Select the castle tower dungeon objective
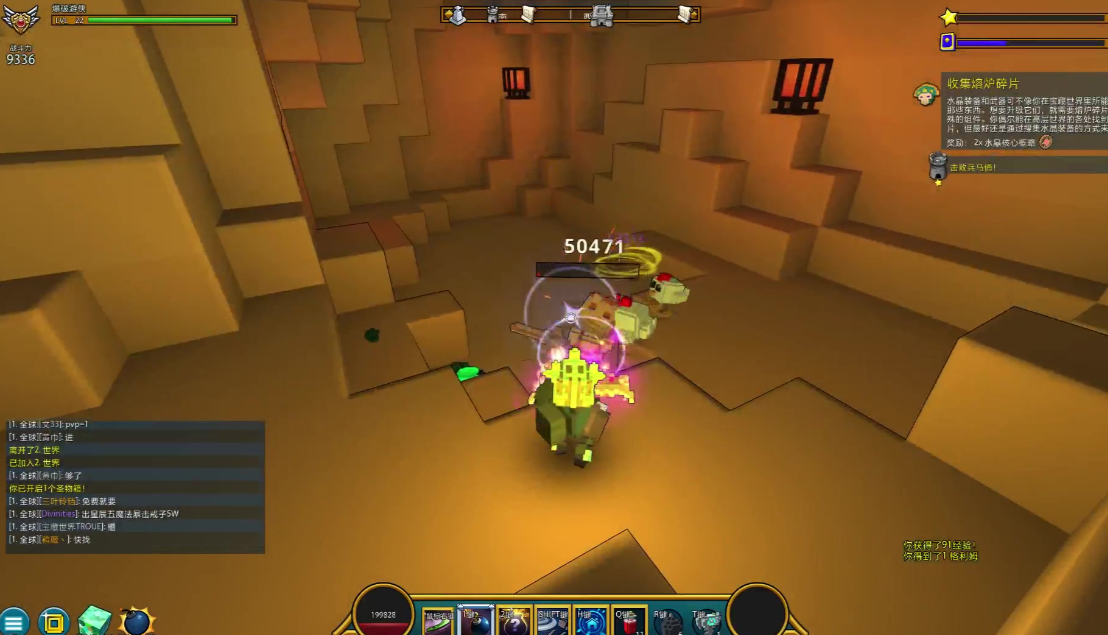1108x635 pixels. coord(937,166)
